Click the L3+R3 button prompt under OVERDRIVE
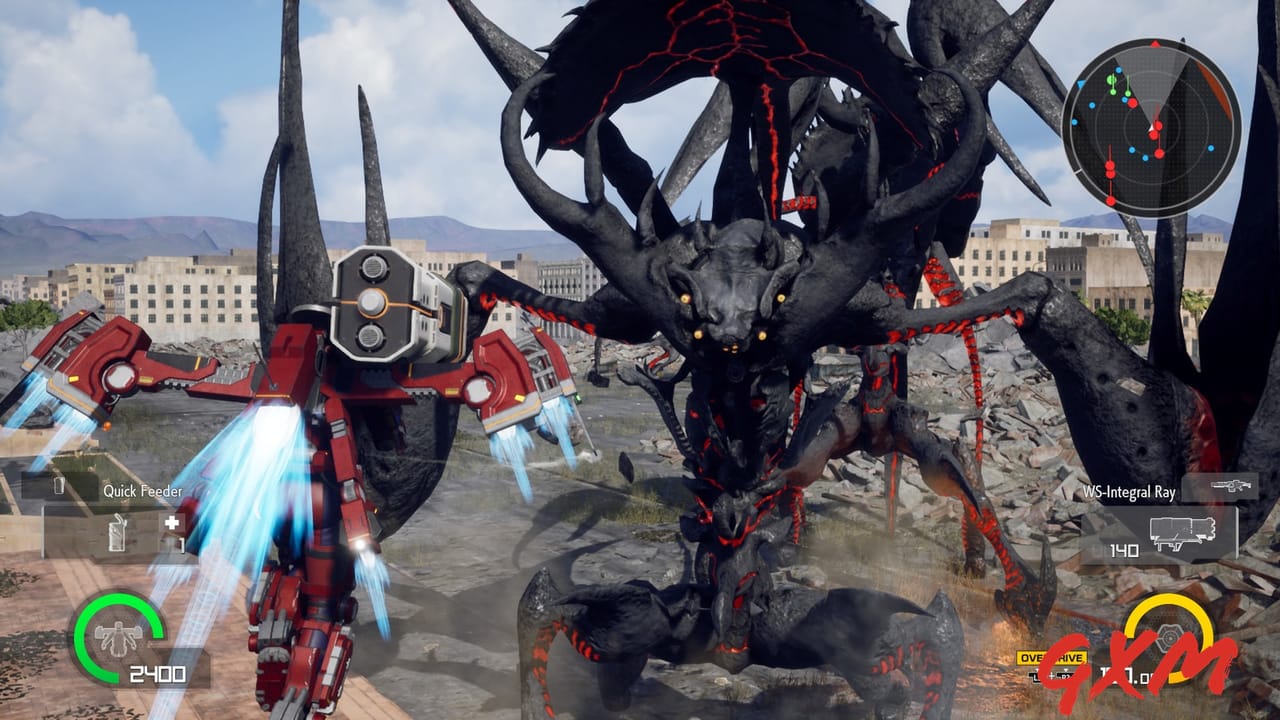The height and width of the screenshot is (720, 1280). [x=1052, y=675]
